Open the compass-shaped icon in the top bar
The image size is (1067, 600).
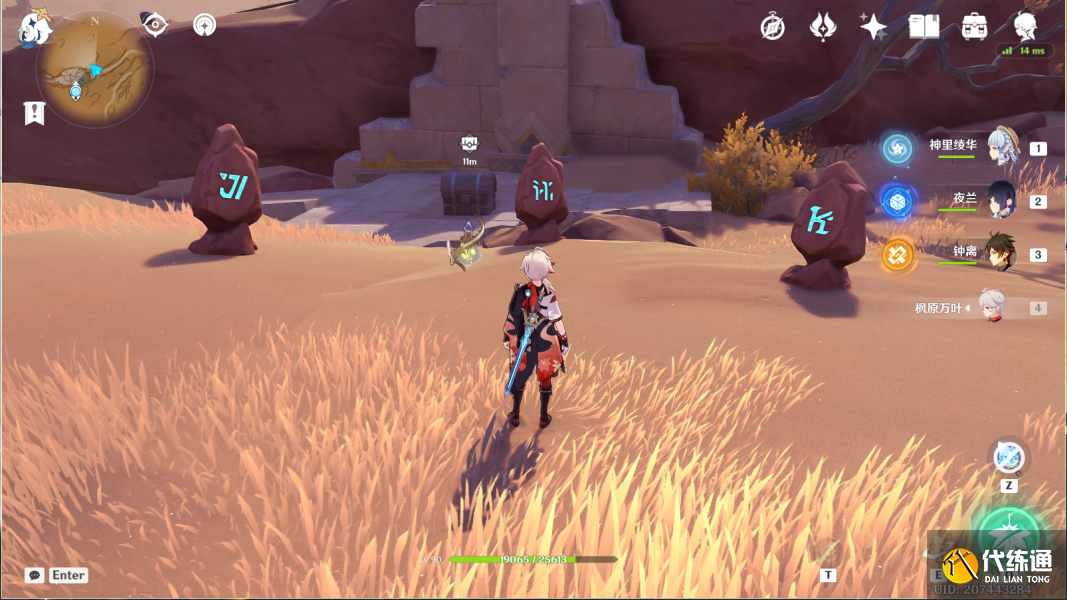772,27
